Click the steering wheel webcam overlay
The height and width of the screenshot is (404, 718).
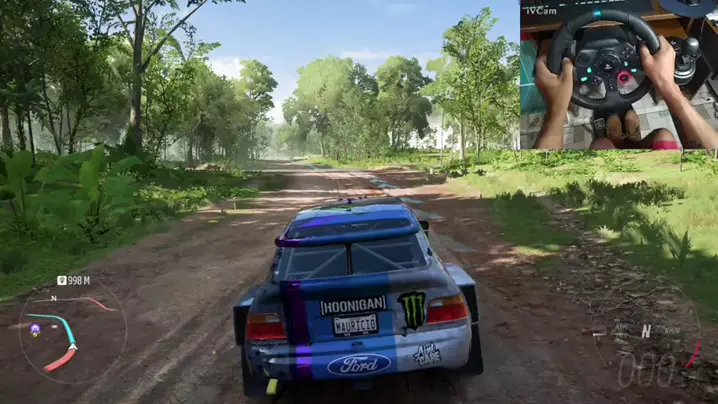point(618,75)
